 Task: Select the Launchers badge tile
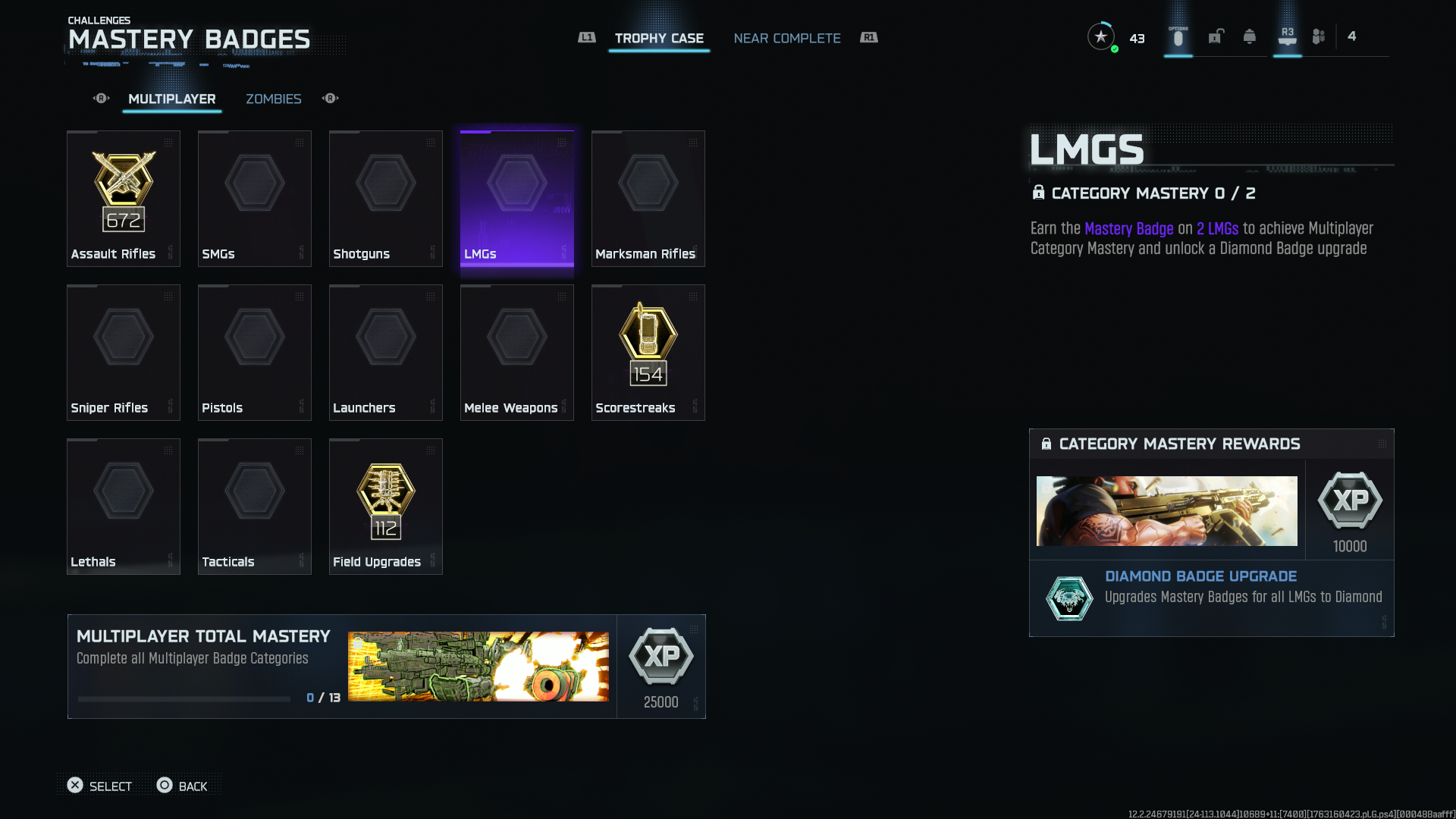[386, 353]
